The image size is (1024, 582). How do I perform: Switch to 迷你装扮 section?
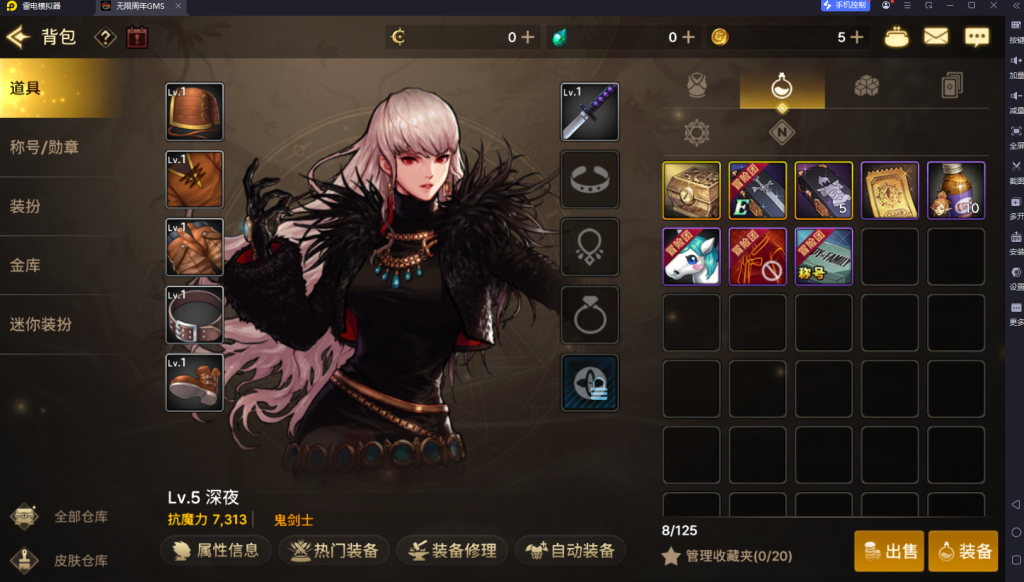click(x=41, y=324)
